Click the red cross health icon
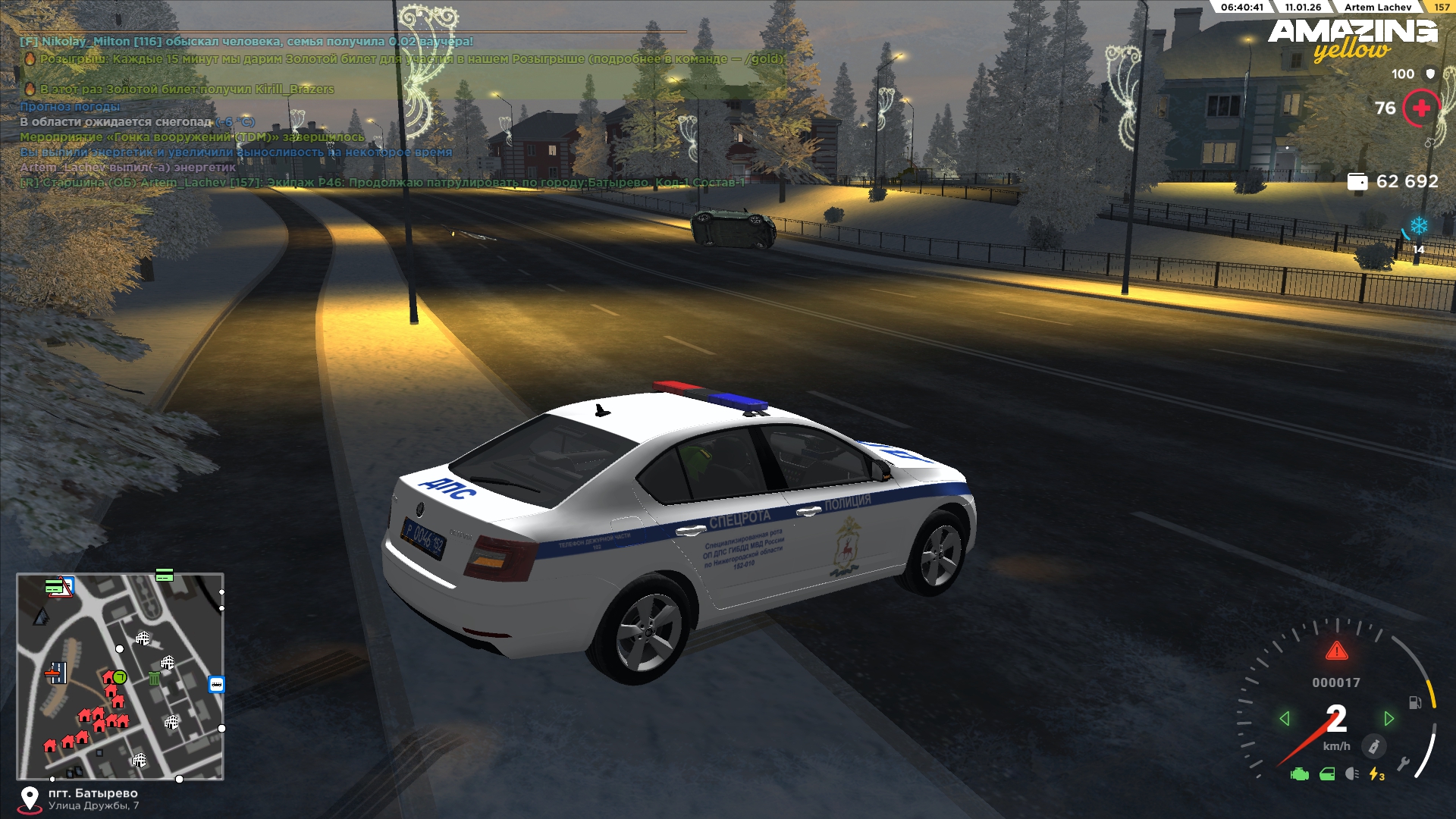 click(1421, 108)
